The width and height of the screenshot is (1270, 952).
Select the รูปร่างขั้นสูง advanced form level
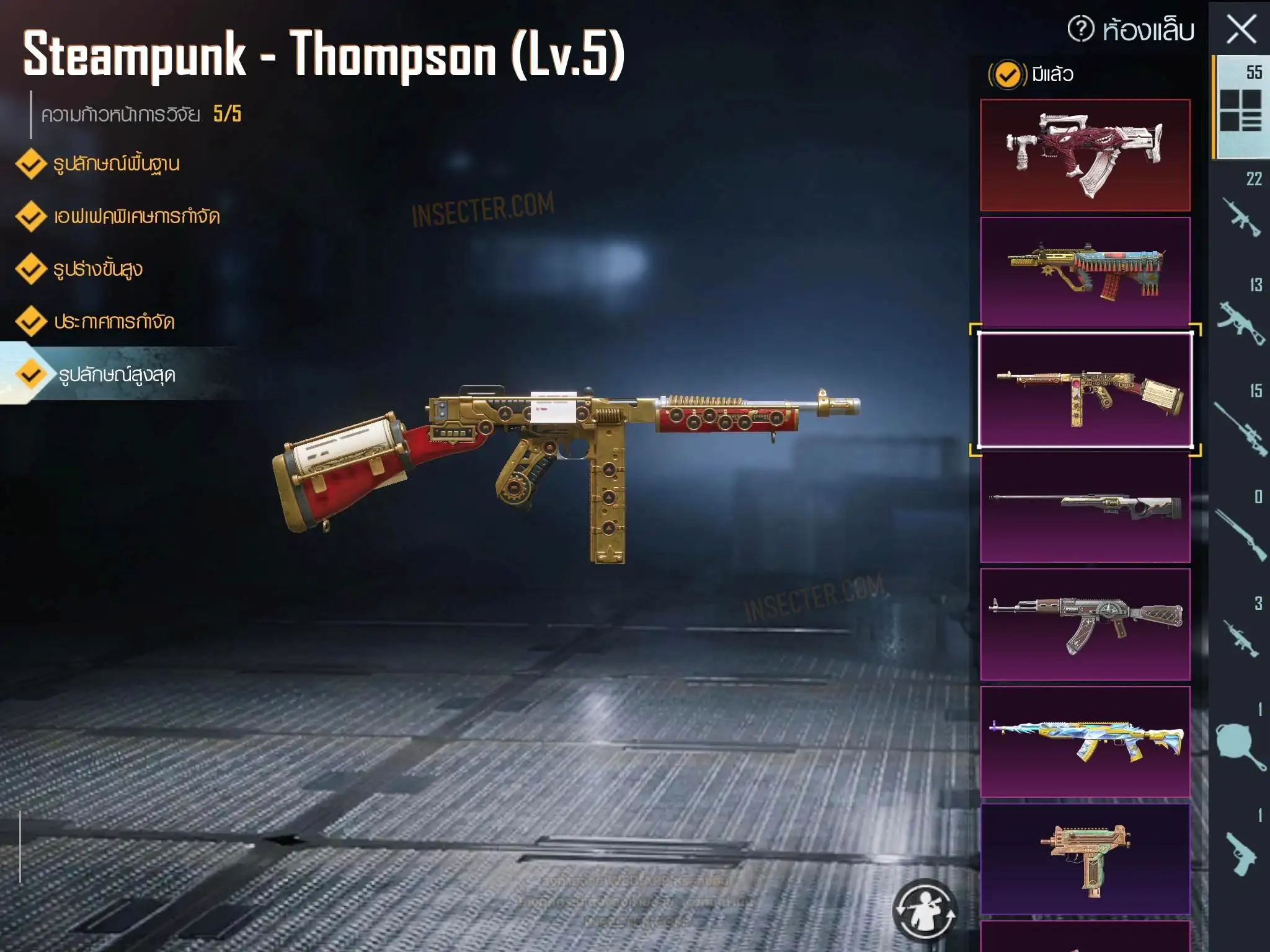[x=97, y=270]
